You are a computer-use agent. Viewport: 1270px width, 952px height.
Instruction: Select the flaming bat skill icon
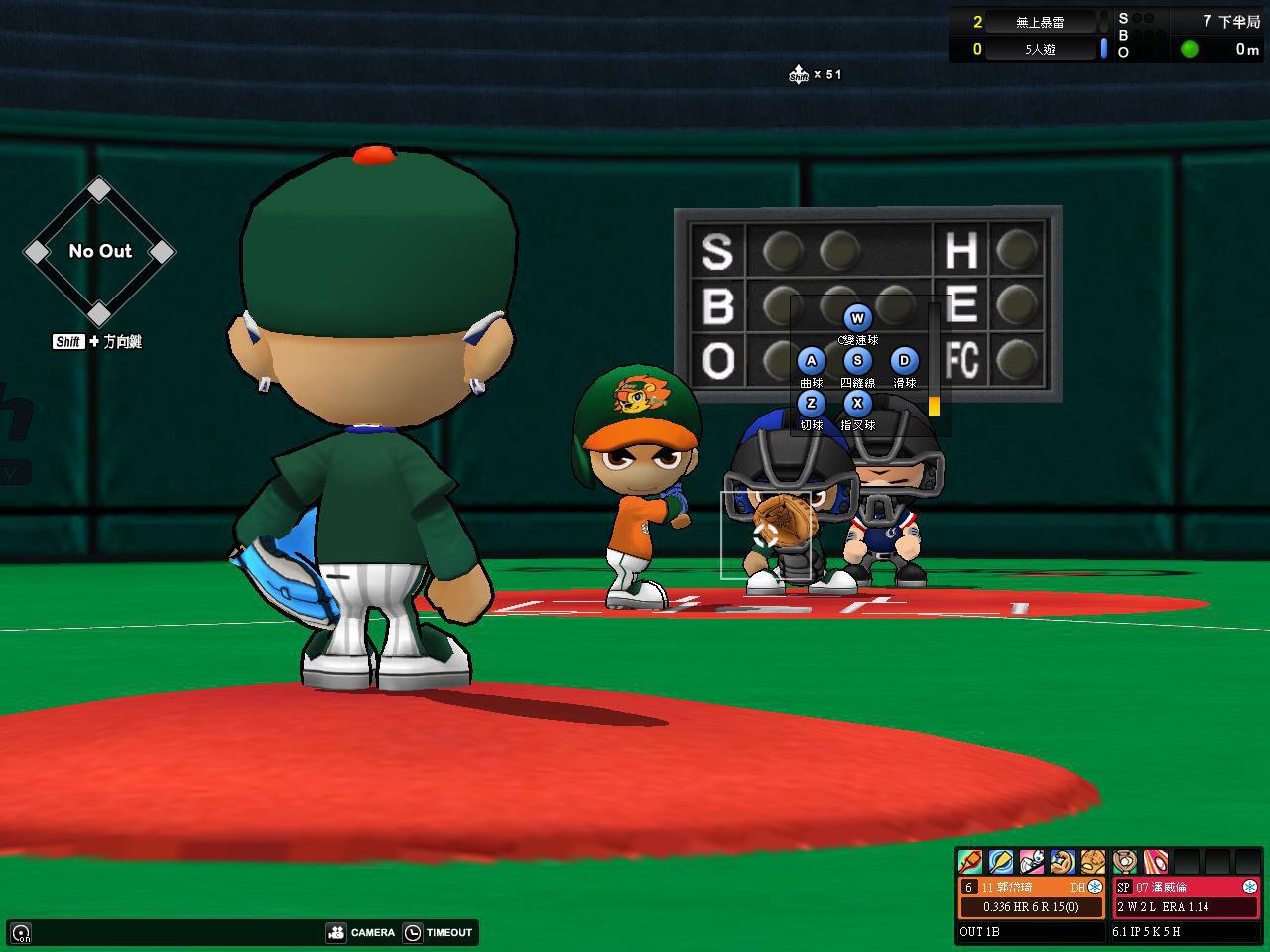click(970, 861)
